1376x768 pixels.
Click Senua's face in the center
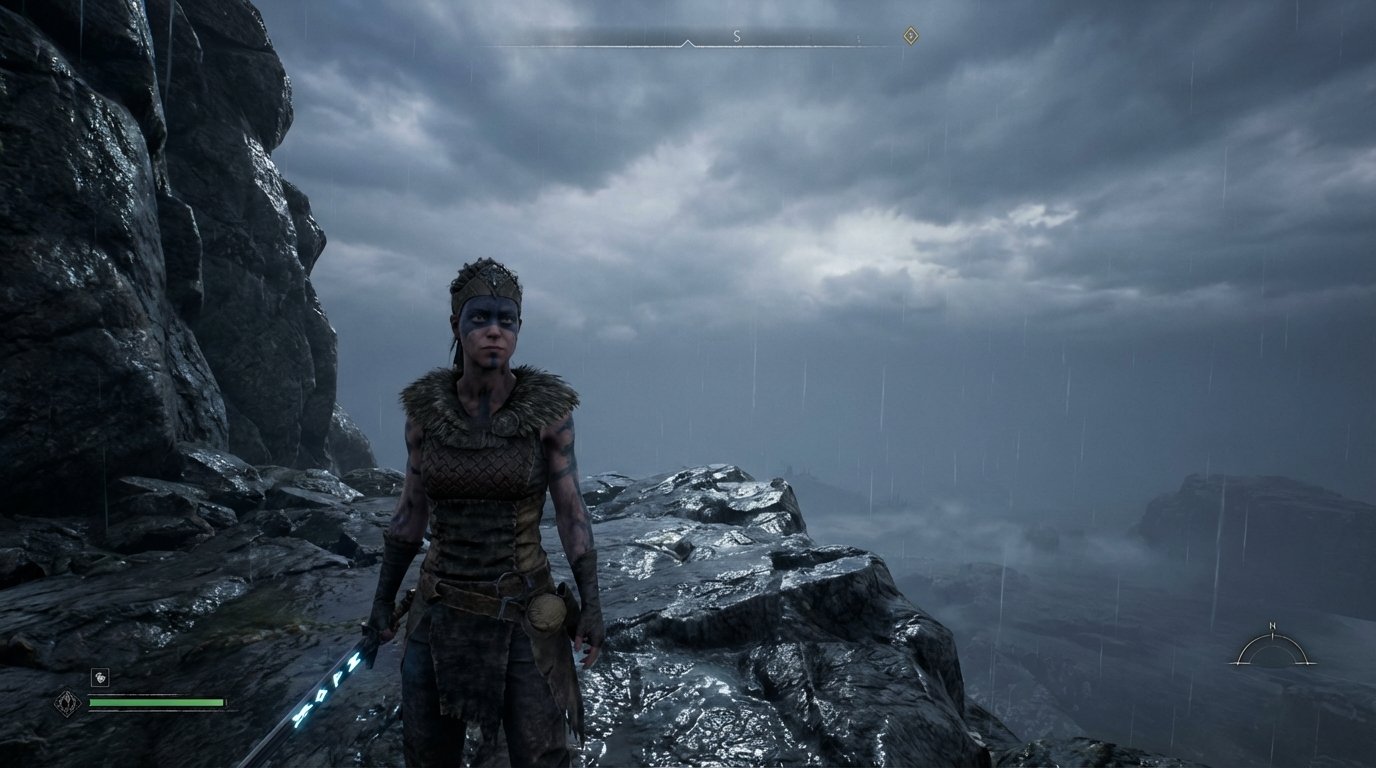[489, 330]
